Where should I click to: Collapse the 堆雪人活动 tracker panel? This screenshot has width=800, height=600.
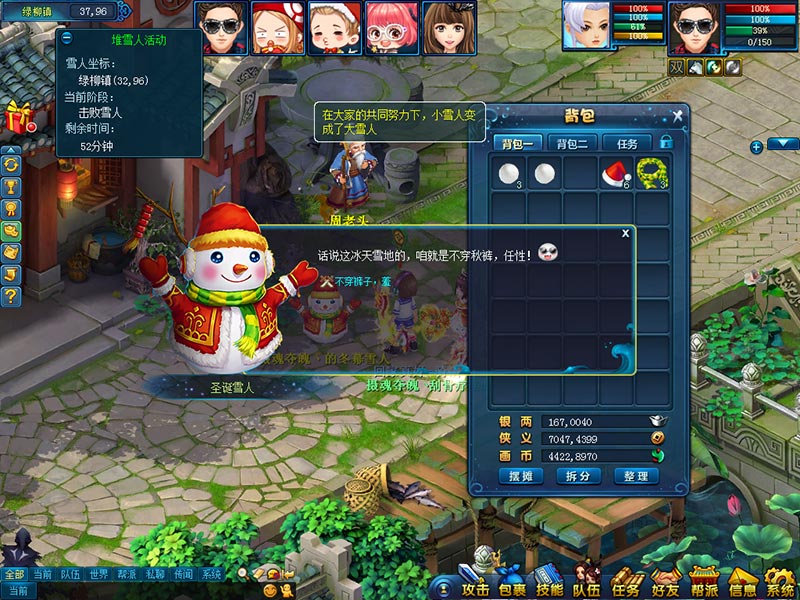click(66, 37)
